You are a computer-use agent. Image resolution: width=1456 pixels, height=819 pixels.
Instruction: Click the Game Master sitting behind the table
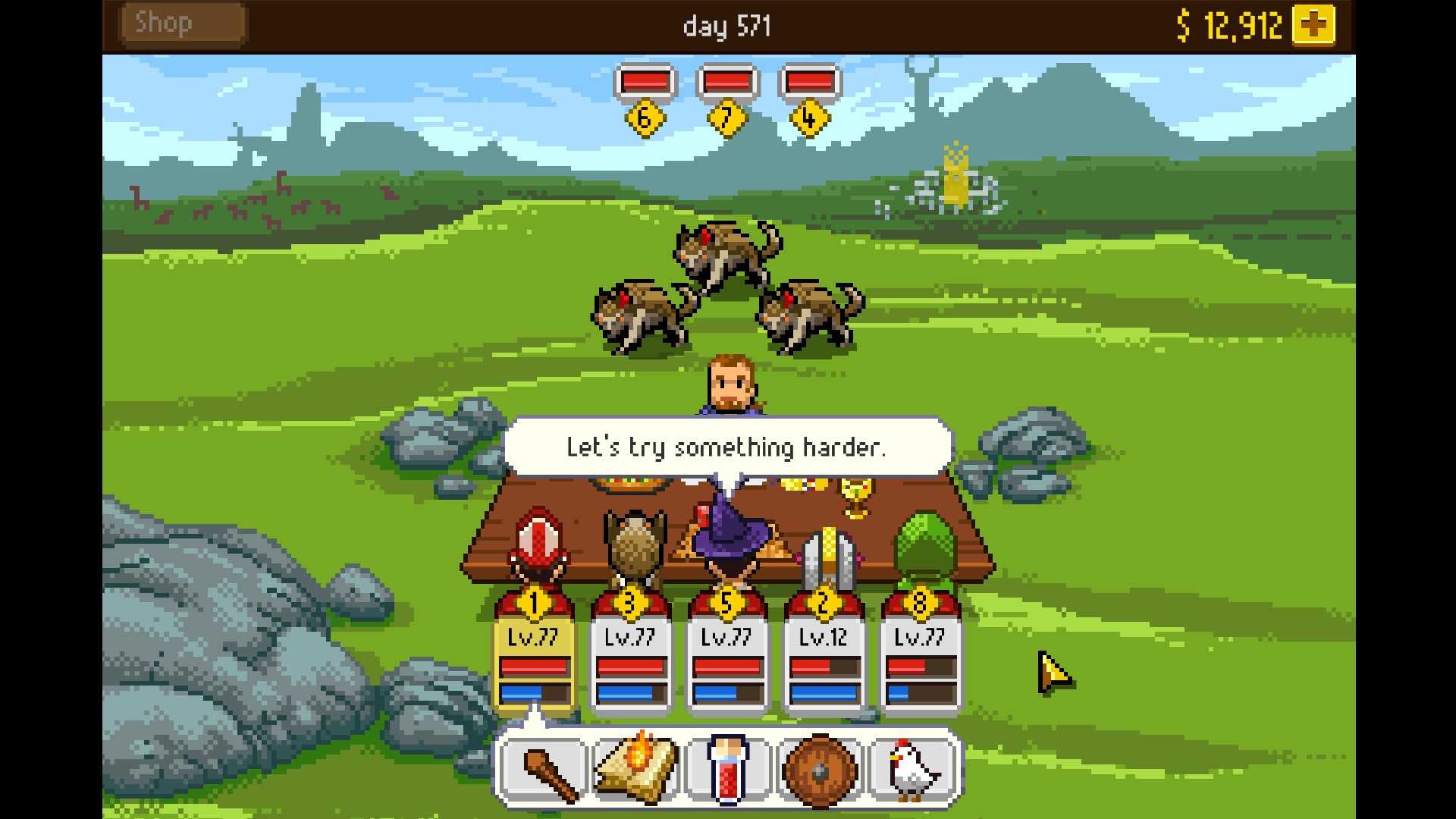point(730,383)
